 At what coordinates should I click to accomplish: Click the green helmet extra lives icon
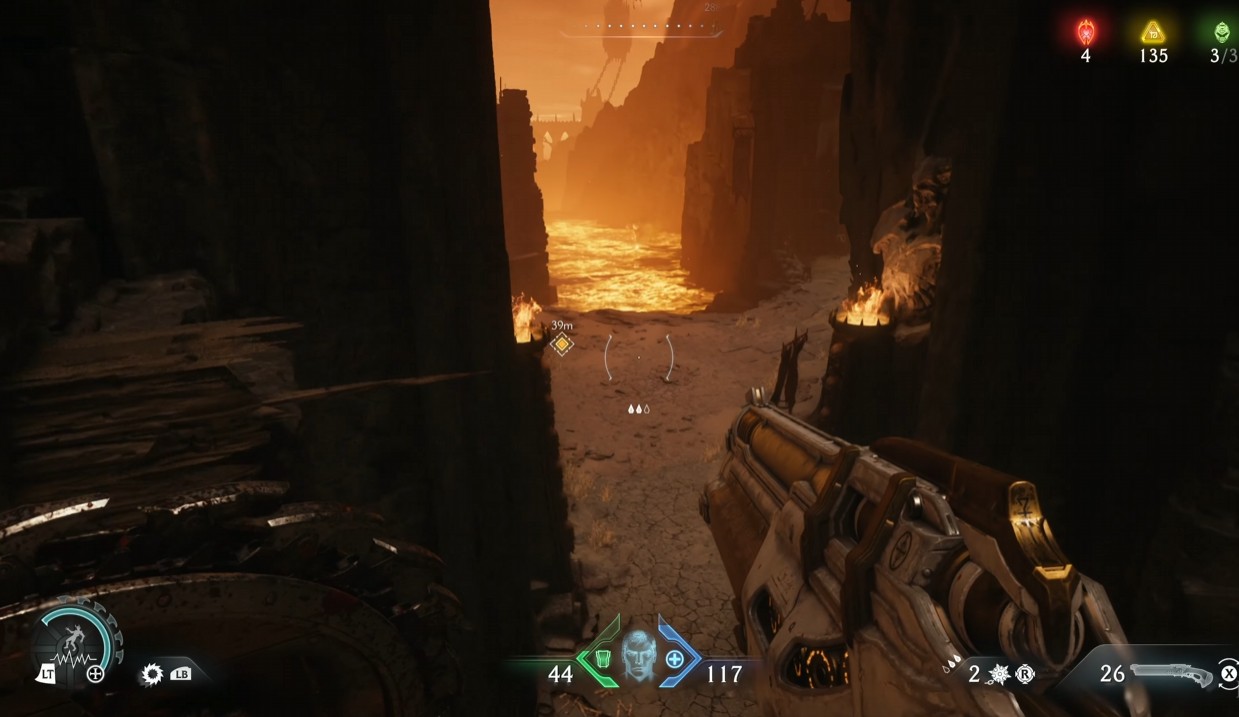(1222, 33)
